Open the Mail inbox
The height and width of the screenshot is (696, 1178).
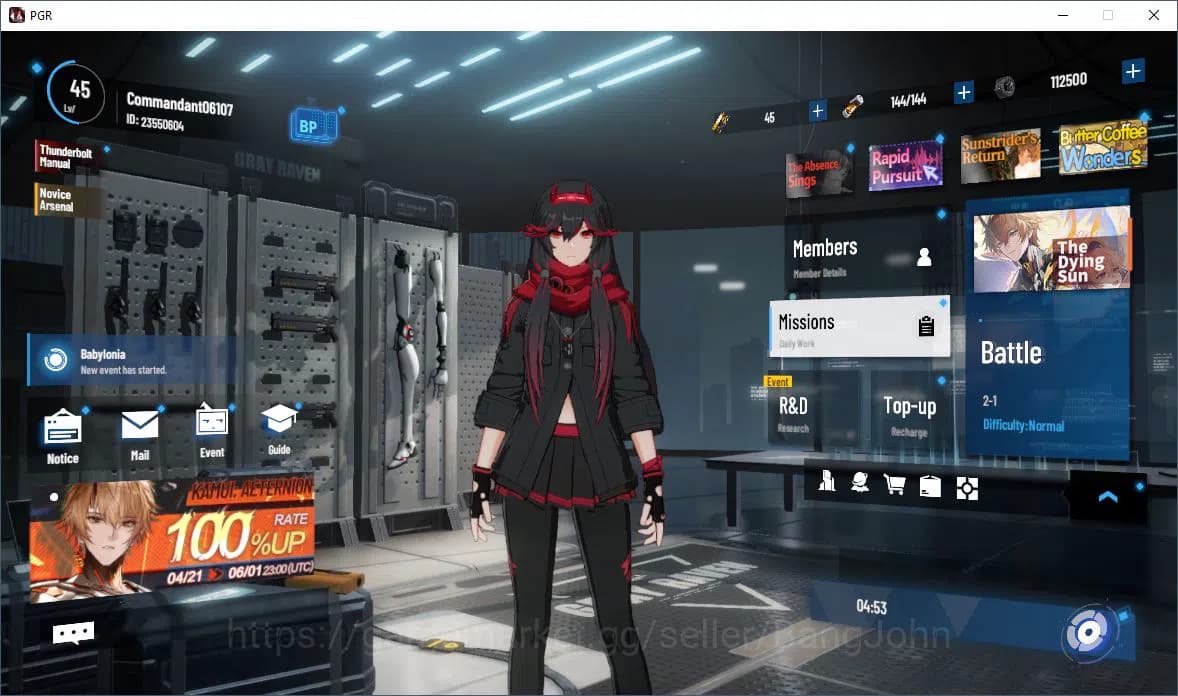pos(140,434)
